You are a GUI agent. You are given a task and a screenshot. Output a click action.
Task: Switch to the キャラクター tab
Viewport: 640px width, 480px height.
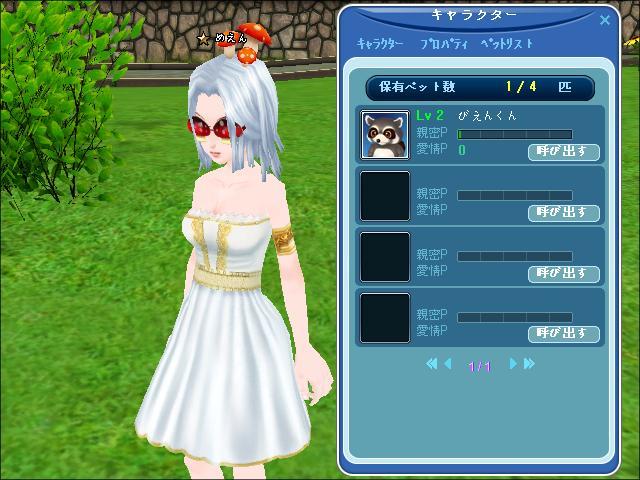(380, 45)
